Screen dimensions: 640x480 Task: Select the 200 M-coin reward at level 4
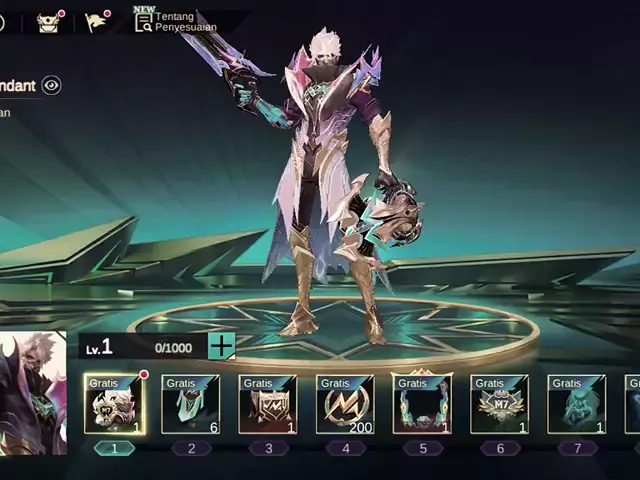click(x=345, y=404)
